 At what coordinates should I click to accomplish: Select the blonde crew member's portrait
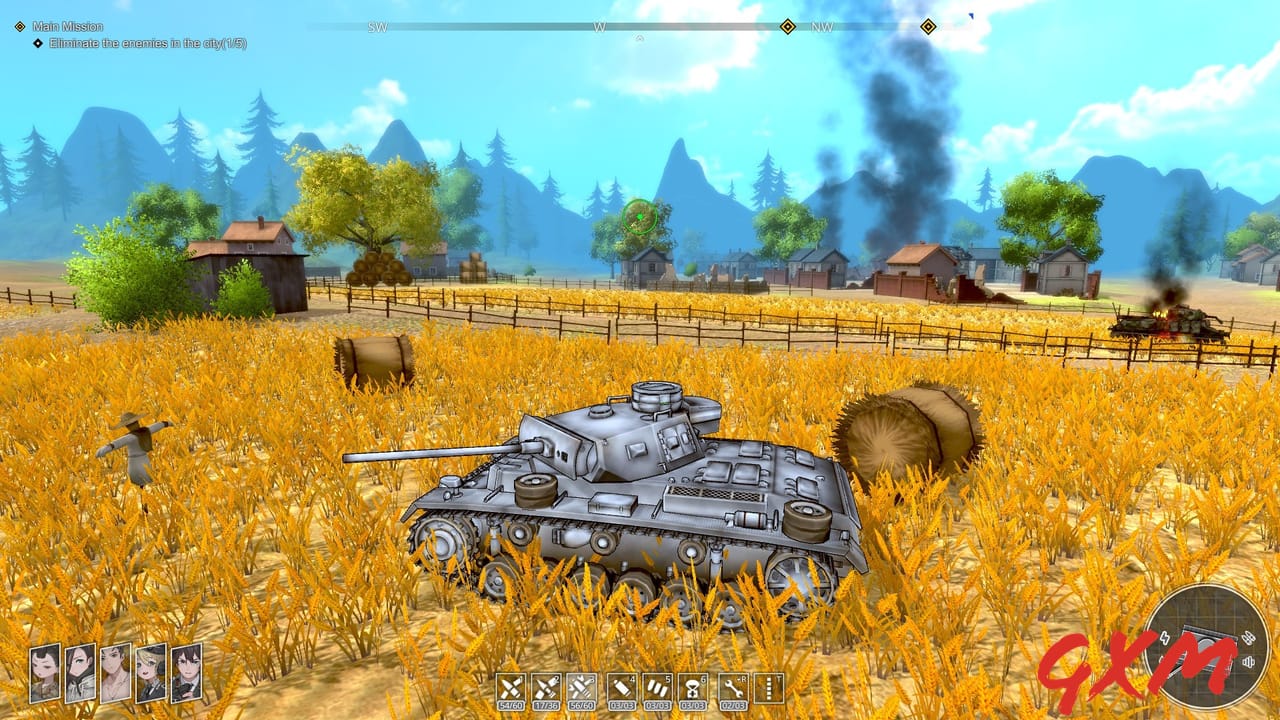[x=149, y=674]
